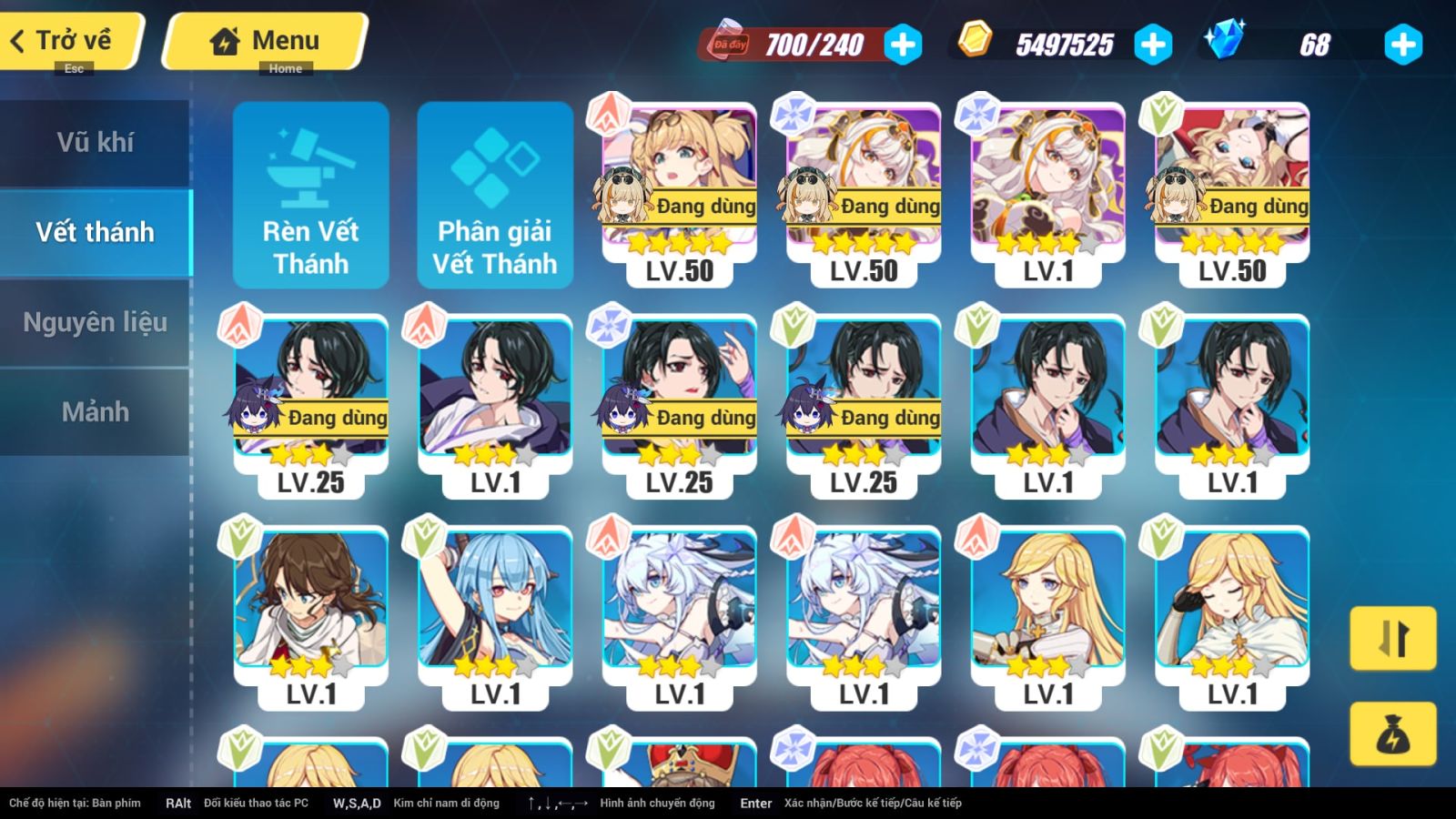Viewport: 1456px width, 819px height.
Task: Pick the sleeping blonde nun stigmata
Action: (x=1232, y=610)
